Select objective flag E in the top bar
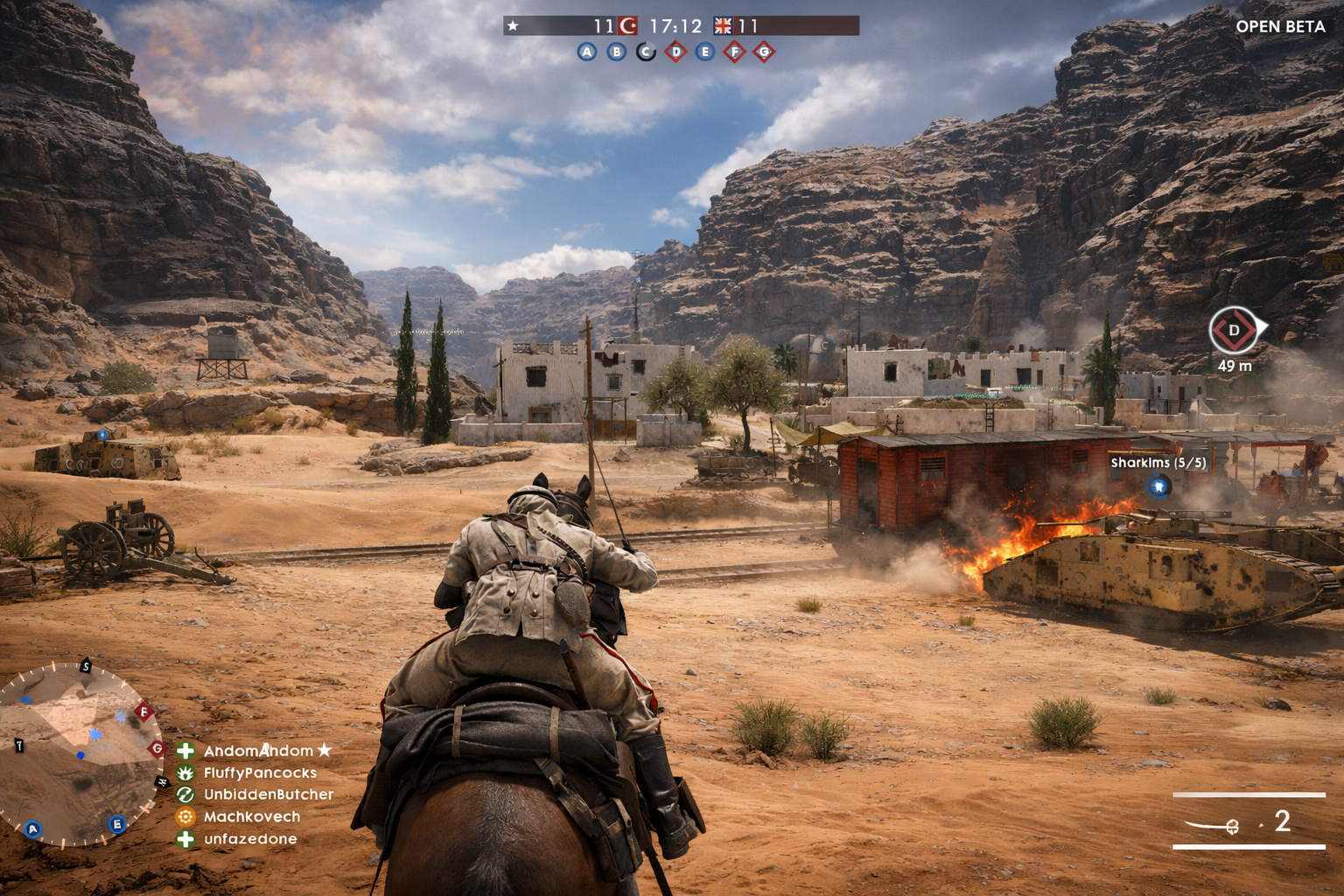 (x=705, y=52)
